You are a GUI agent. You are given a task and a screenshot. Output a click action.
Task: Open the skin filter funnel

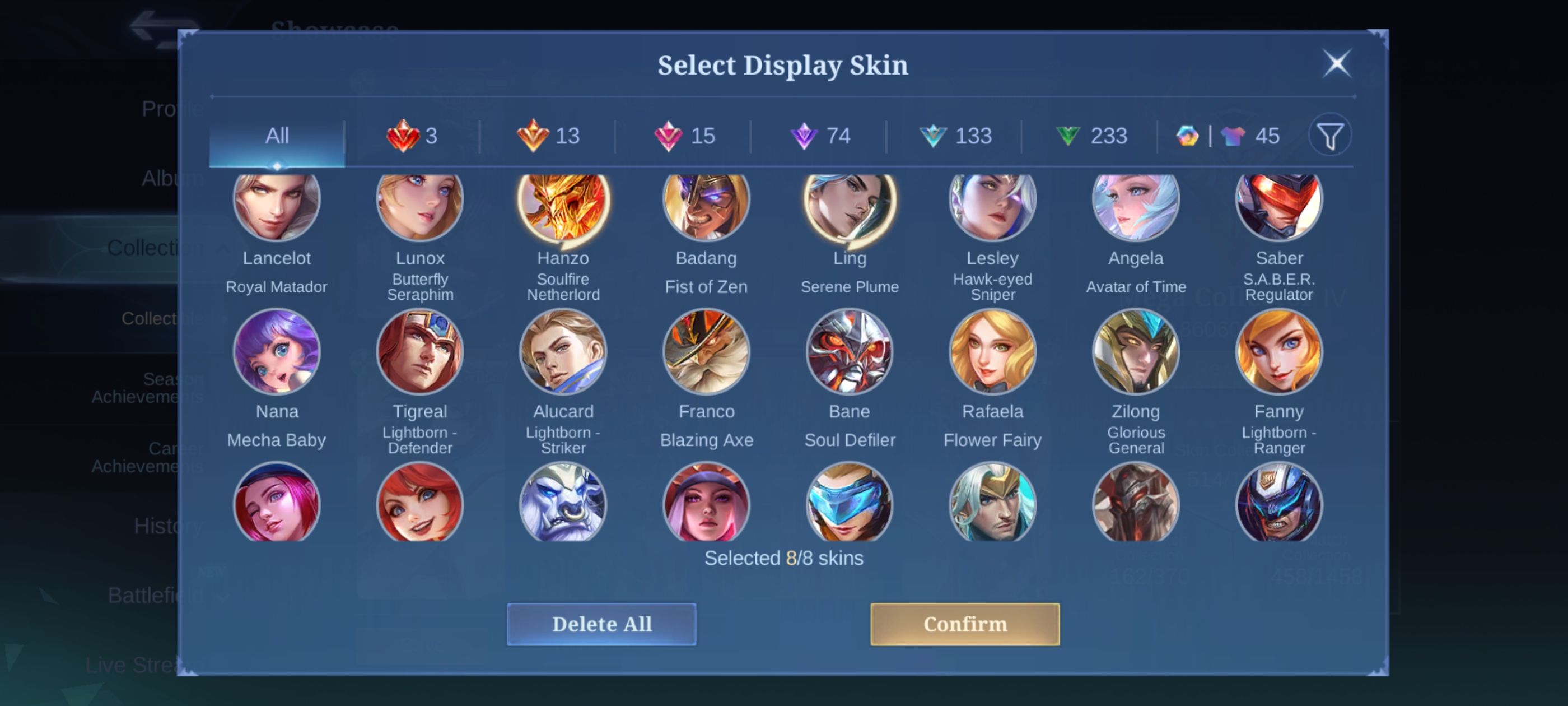(x=1330, y=136)
